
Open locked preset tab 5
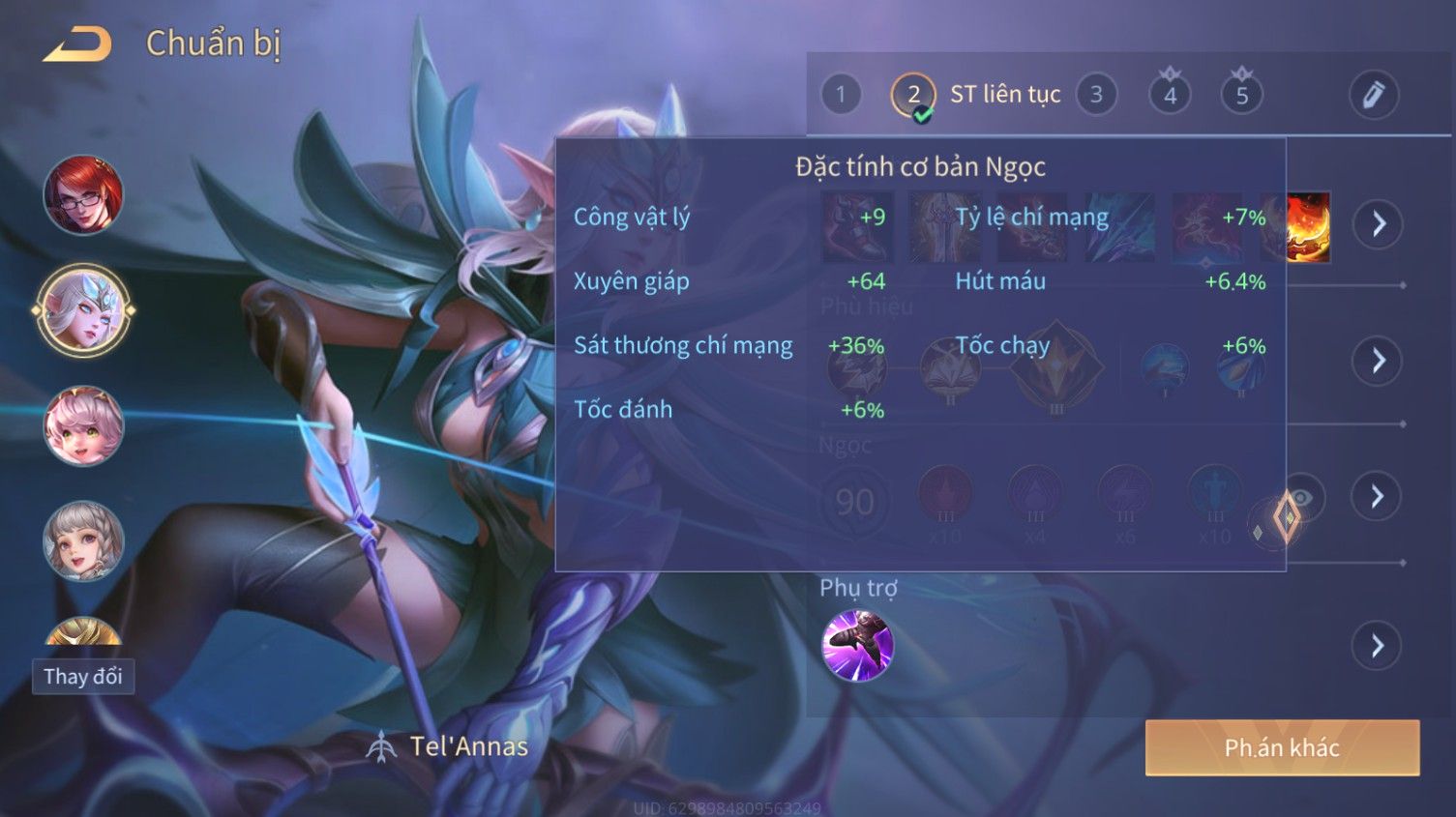pyautogui.click(x=1242, y=95)
